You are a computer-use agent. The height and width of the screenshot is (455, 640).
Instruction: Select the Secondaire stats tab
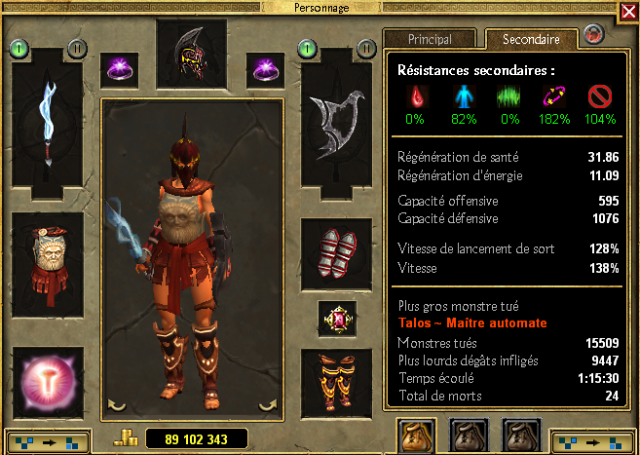point(532,39)
